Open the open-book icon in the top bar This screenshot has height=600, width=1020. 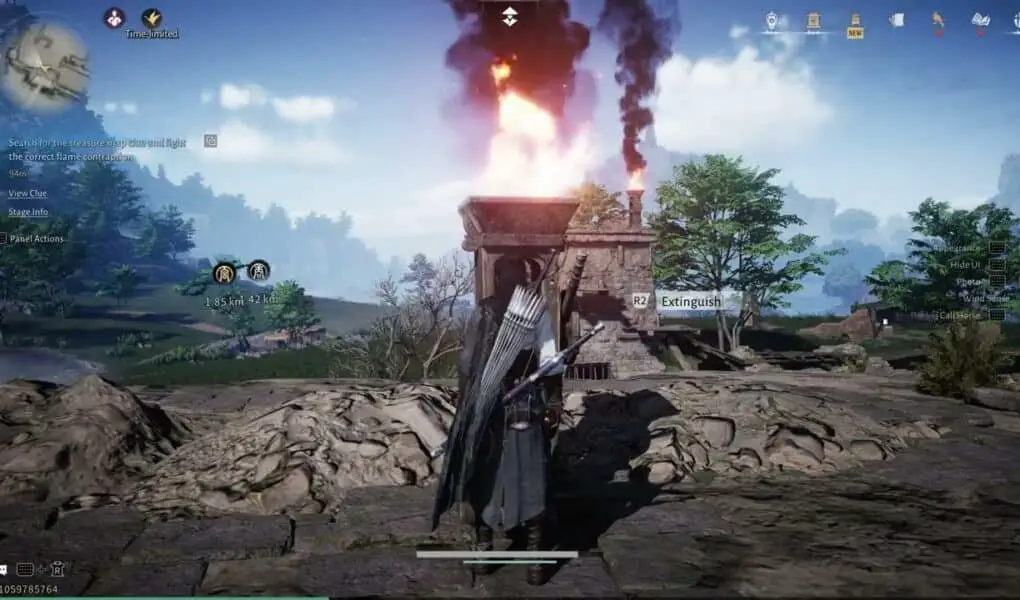click(x=980, y=20)
